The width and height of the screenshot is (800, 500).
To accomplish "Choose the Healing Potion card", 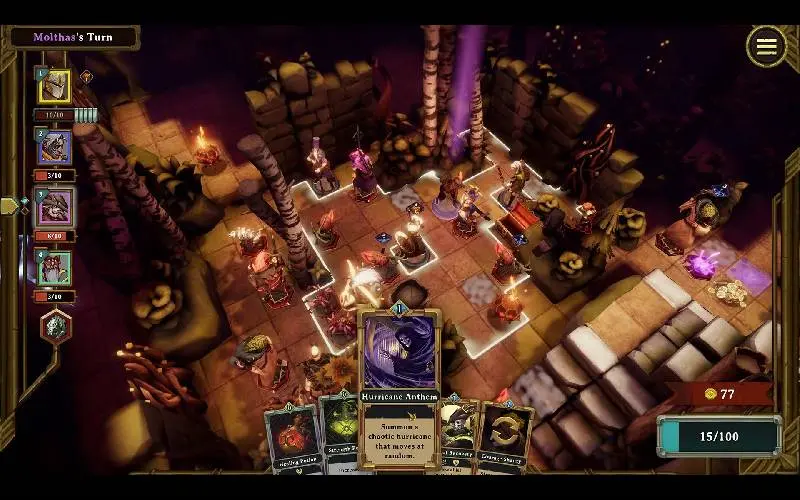I will pyautogui.click(x=291, y=438).
